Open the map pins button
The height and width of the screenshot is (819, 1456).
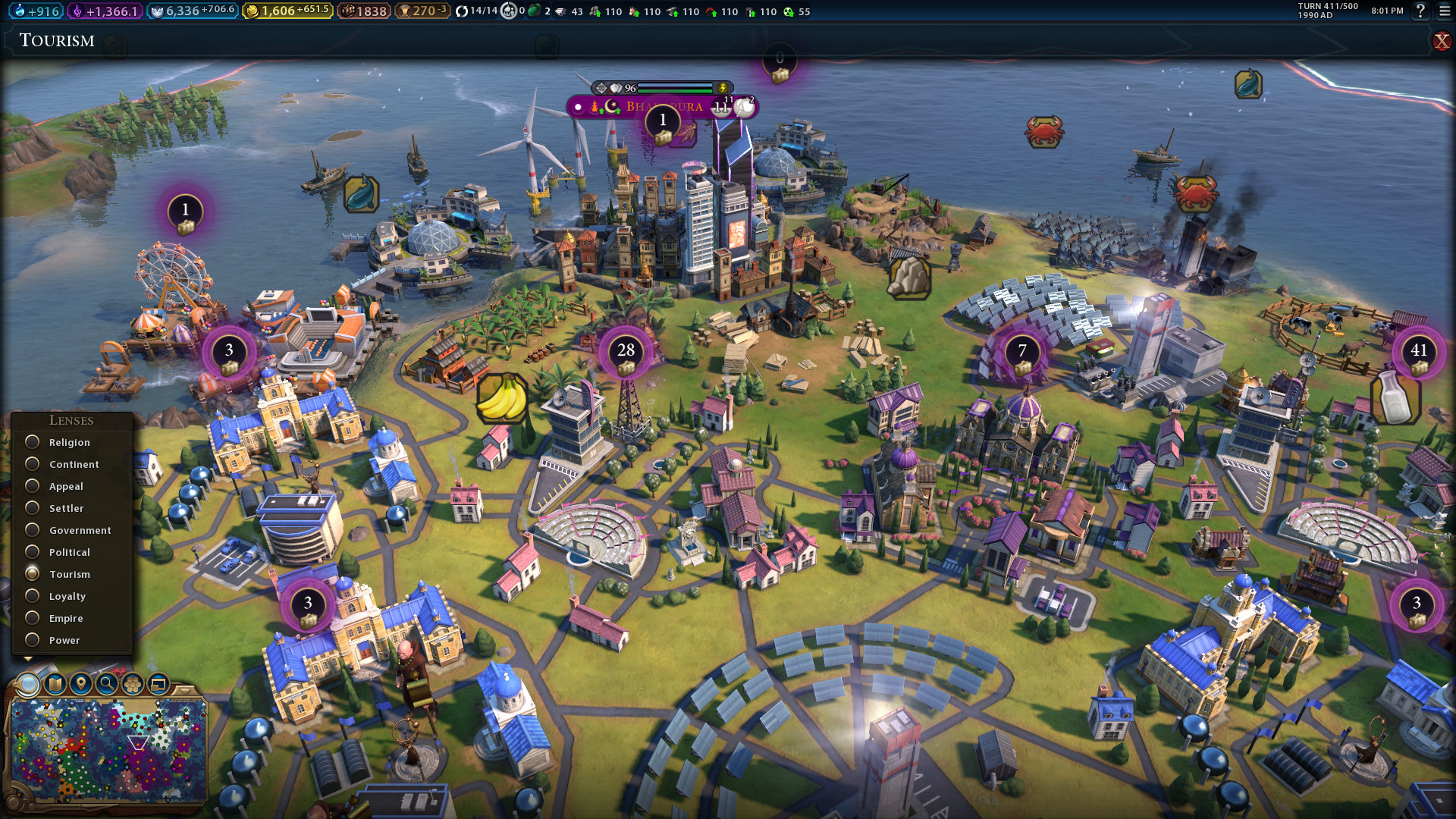point(80,684)
